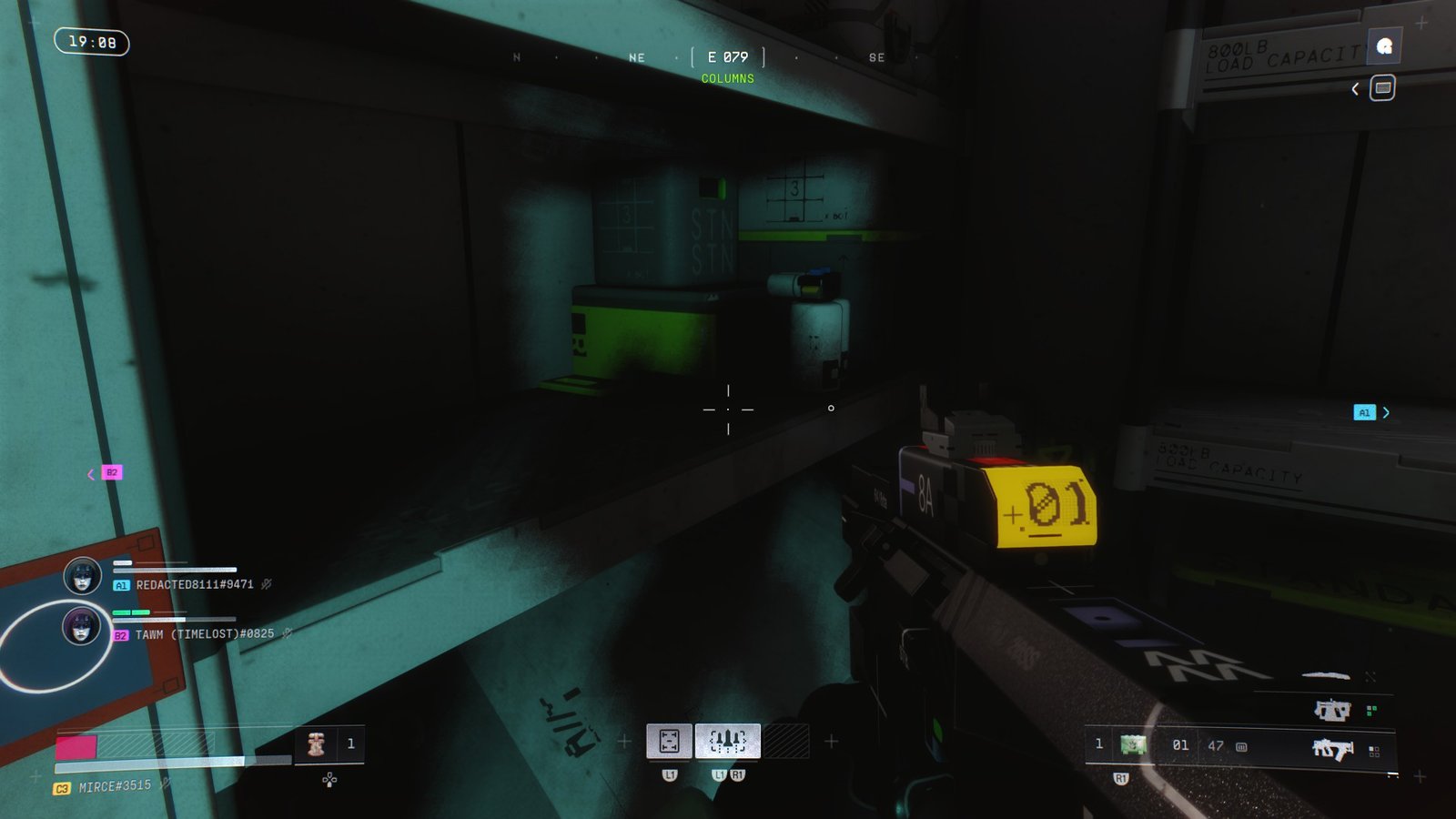Click the skull icon in top-right corner
The height and width of the screenshot is (819, 1456).
click(x=1384, y=46)
